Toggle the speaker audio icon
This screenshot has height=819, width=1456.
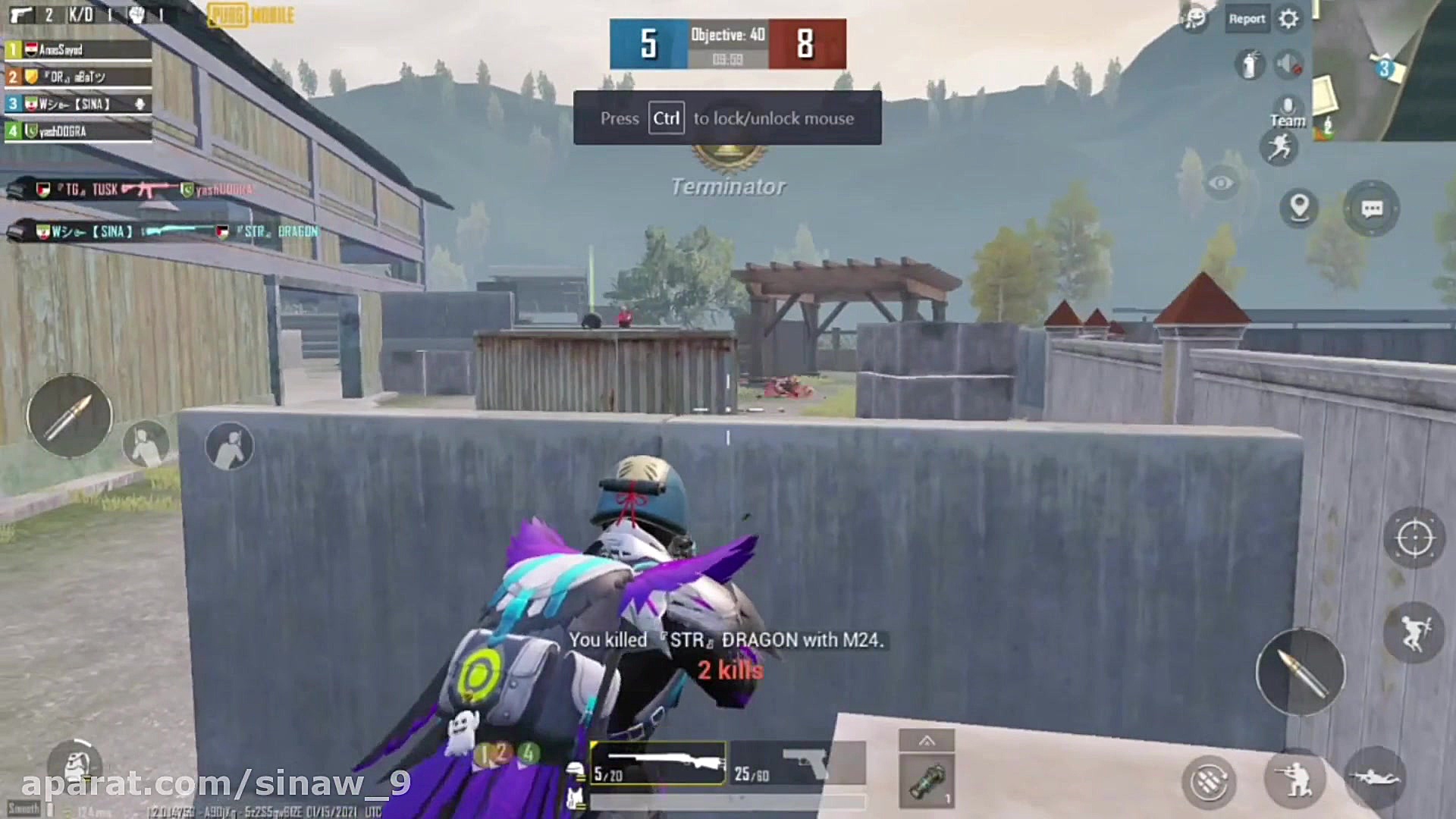click(1288, 64)
